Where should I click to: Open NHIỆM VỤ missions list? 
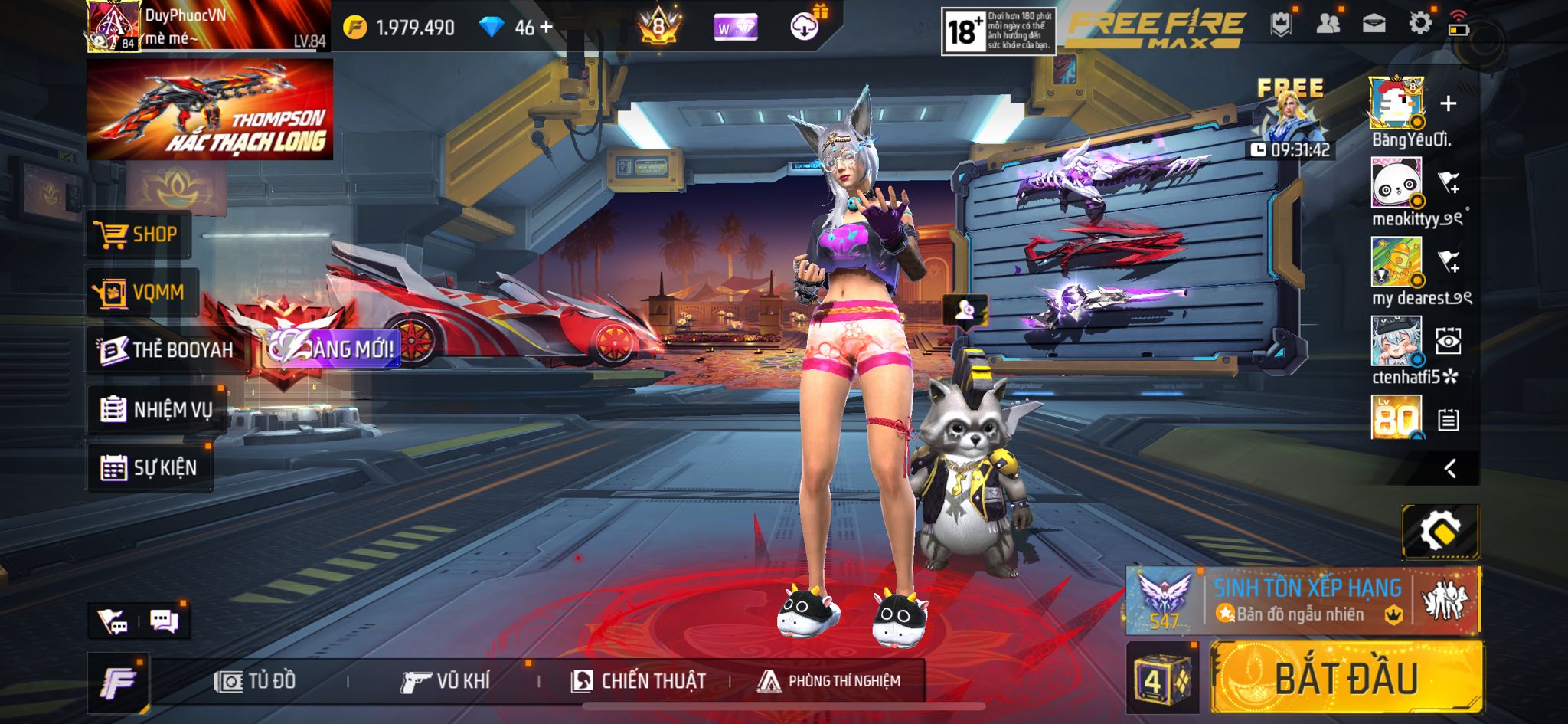coord(157,410)
